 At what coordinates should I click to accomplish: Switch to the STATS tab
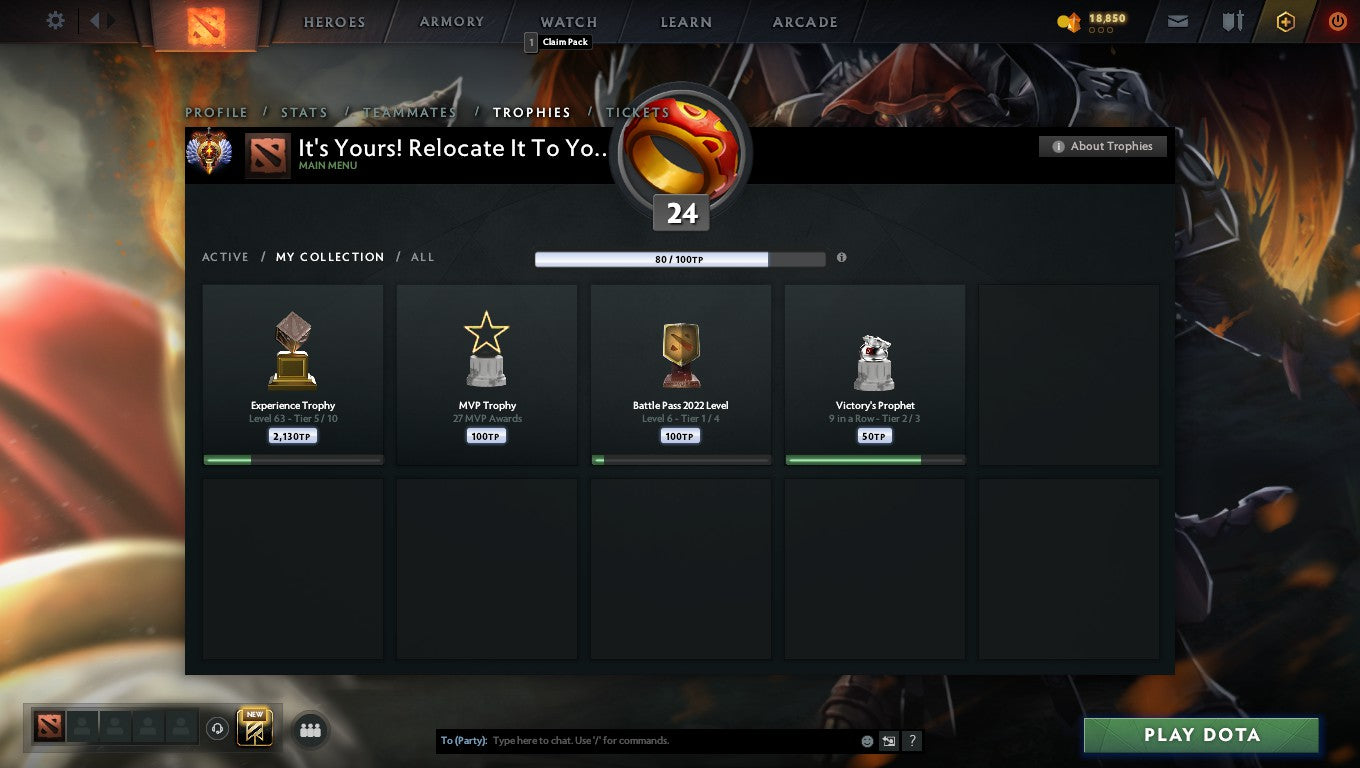point(304,112)
